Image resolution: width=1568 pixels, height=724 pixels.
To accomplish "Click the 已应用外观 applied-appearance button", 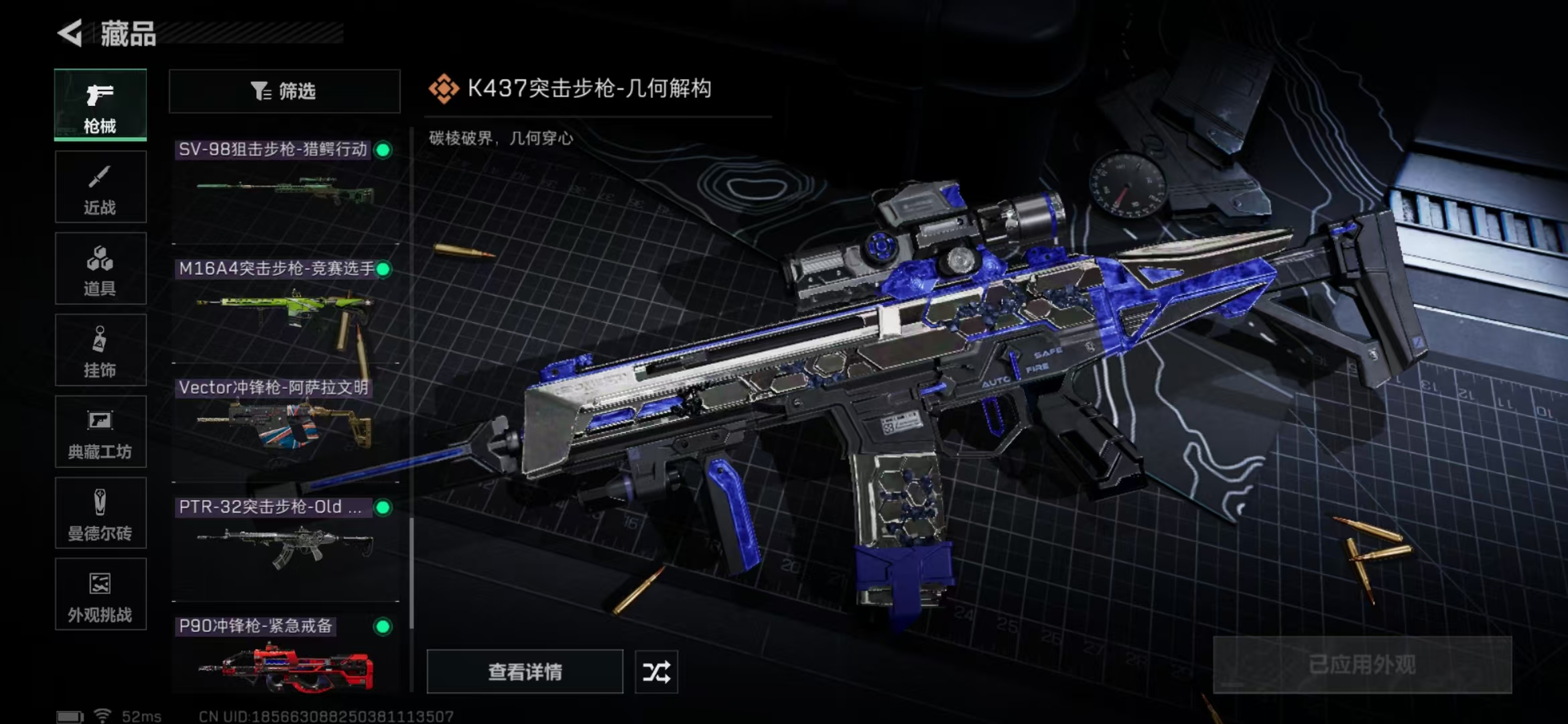I will (1362, 665).
